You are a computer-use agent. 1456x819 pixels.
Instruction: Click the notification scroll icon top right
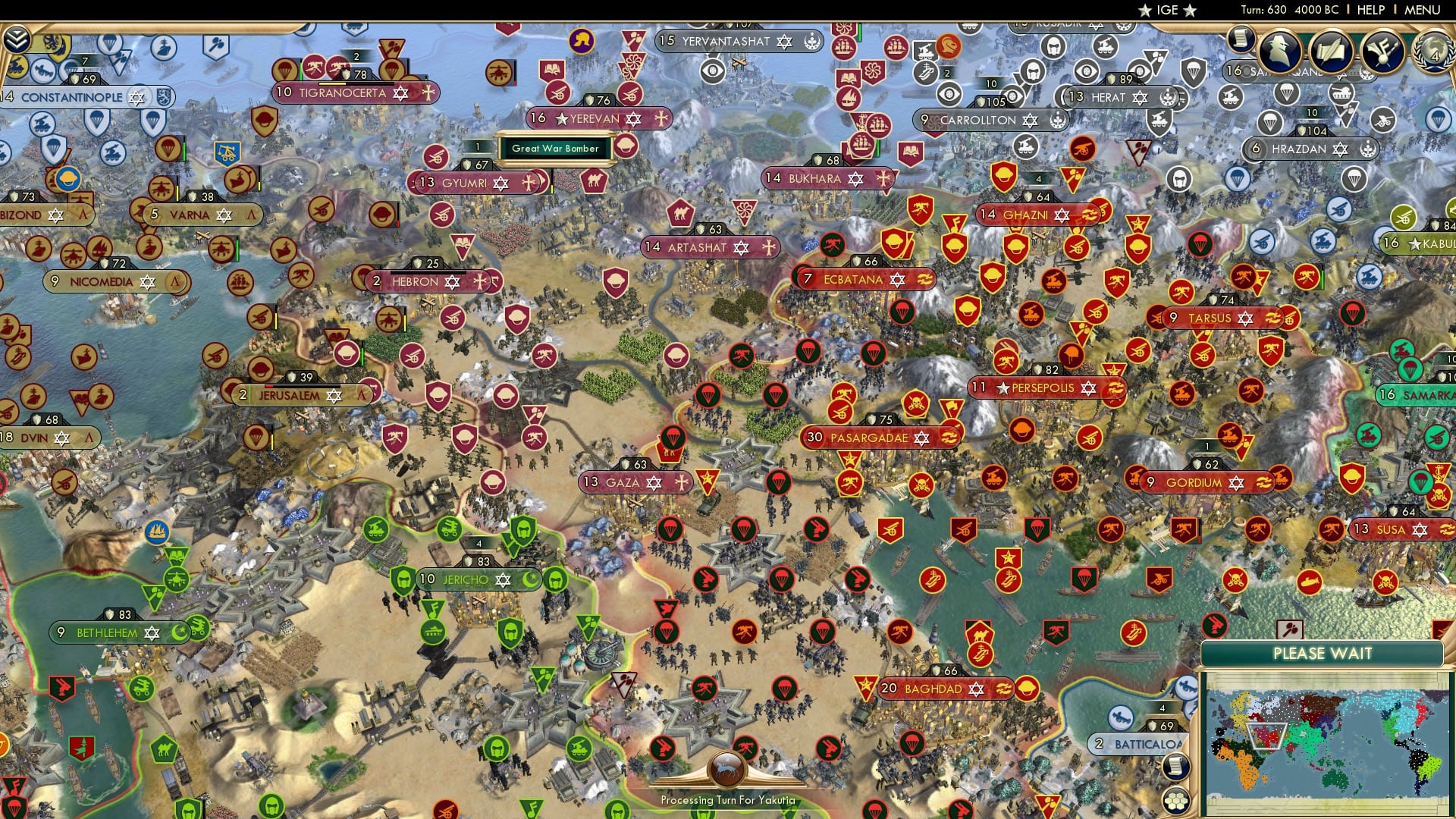click(1241, 40)
